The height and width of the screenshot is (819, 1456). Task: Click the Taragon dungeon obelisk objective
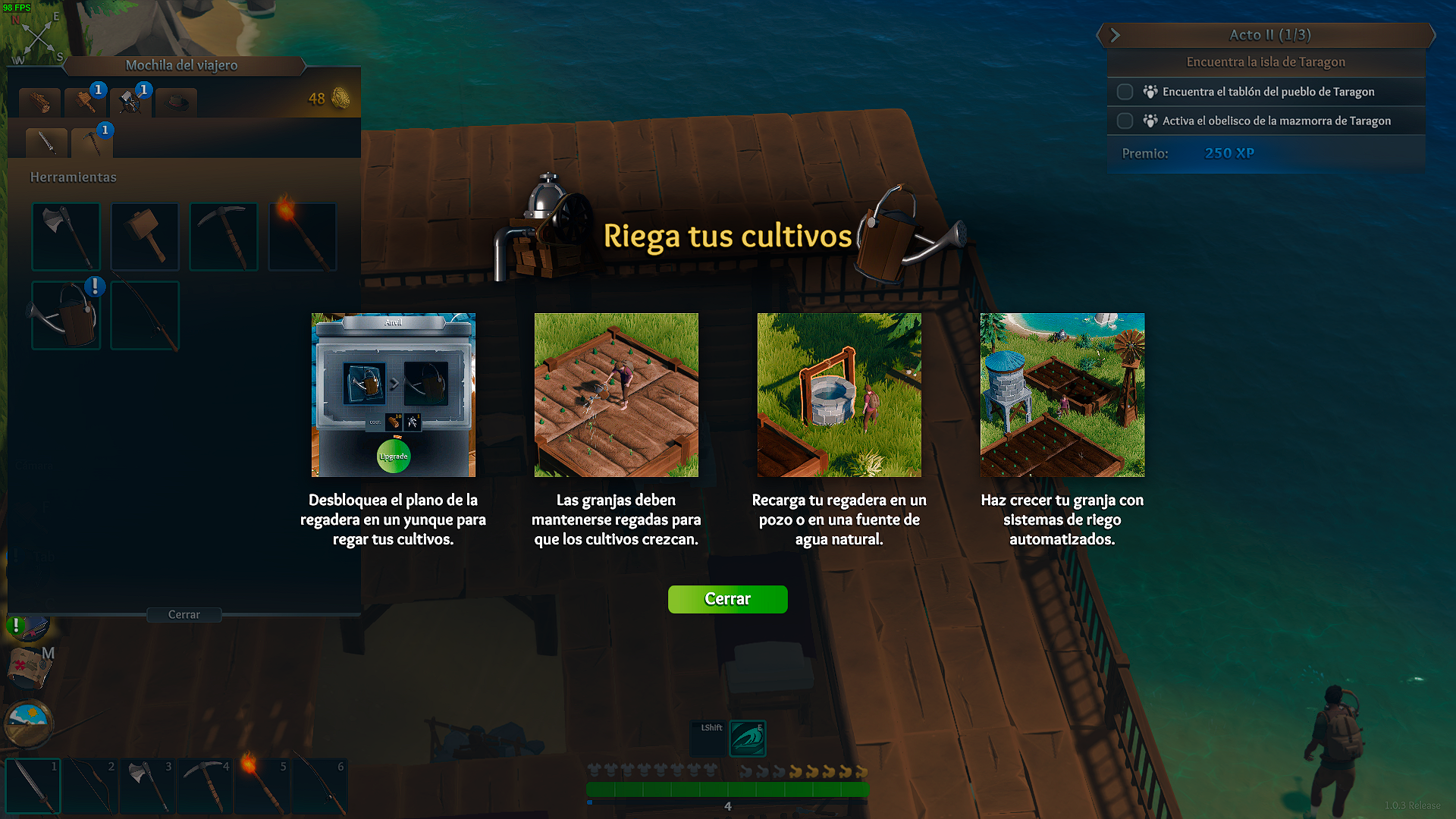point(1276,121)
